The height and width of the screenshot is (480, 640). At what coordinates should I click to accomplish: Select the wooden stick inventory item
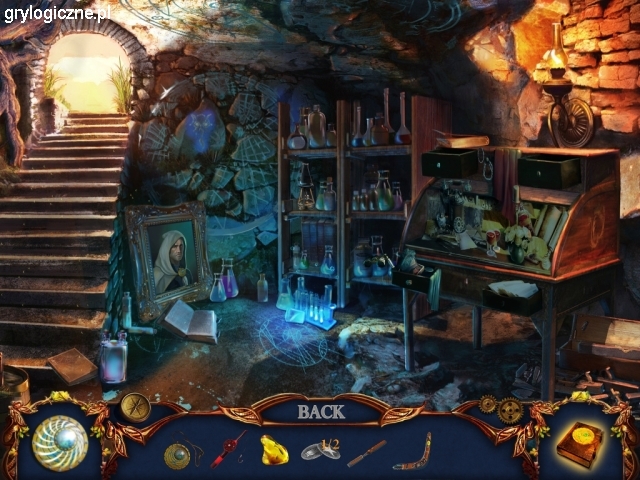tap(366, 452)
